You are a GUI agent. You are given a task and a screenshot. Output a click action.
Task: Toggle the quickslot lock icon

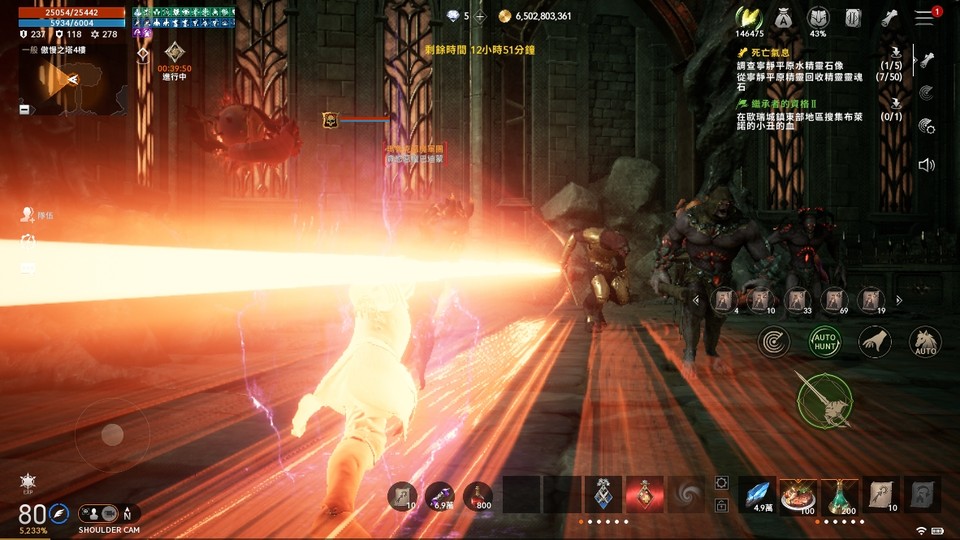pyautogui.click(x=722, y=506)
